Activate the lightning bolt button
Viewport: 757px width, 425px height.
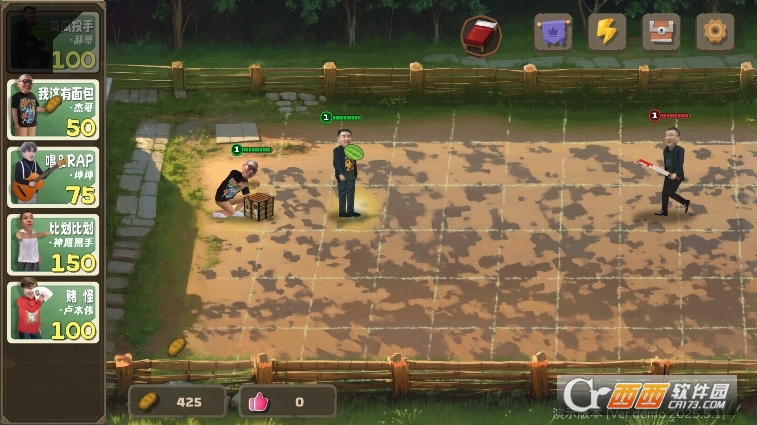(607, 32)
